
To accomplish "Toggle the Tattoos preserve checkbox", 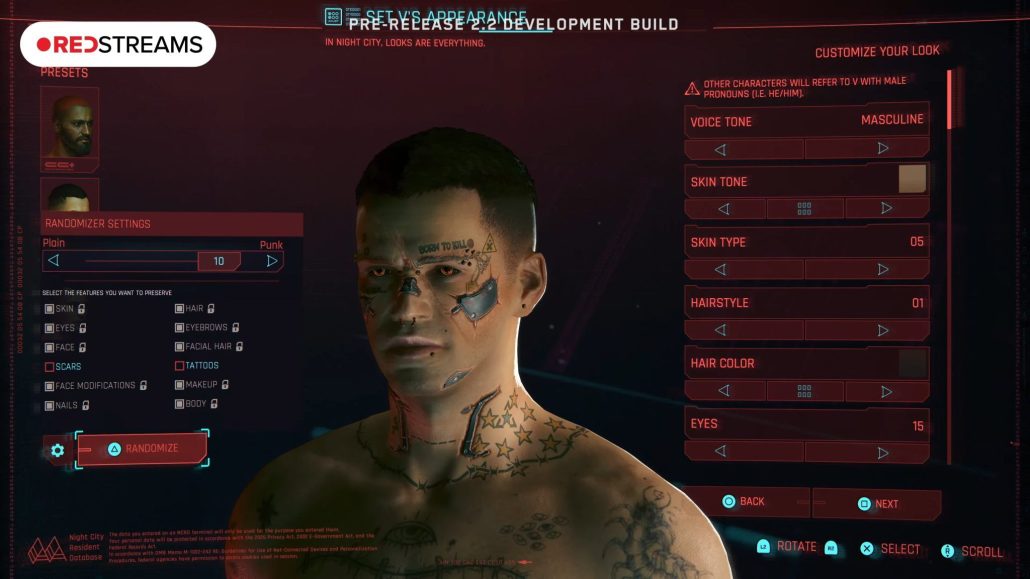I will [180, 366].
